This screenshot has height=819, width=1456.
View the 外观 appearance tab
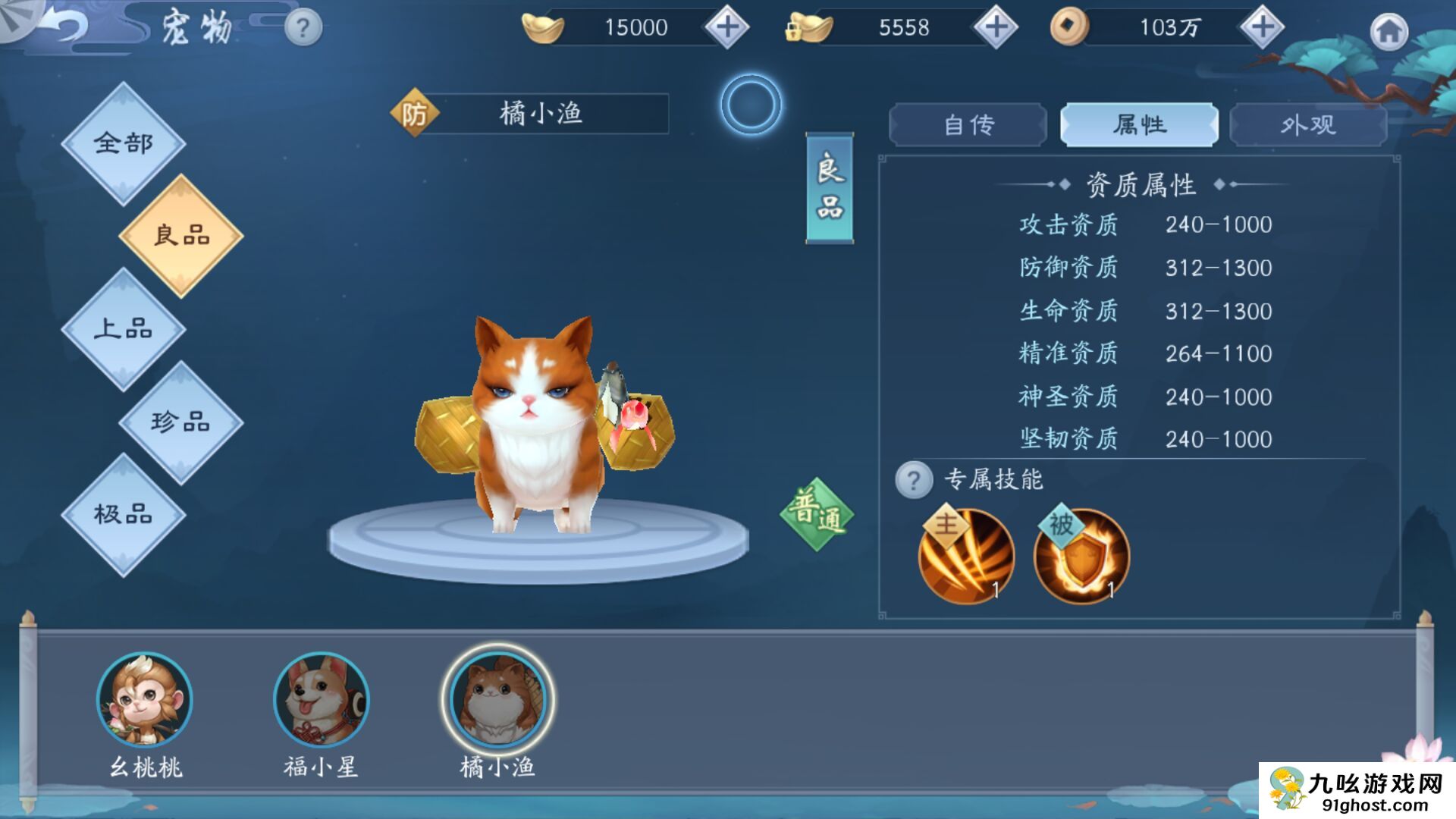pyautogui.click(x=1308, y=125)
